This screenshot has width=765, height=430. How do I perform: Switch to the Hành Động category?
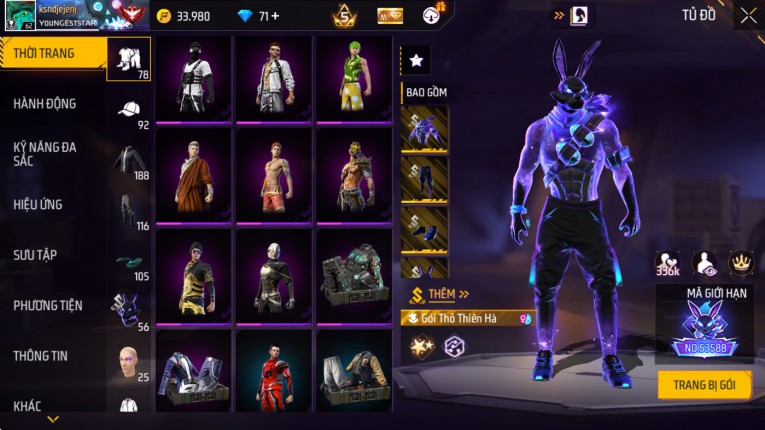tap(45, 104)
